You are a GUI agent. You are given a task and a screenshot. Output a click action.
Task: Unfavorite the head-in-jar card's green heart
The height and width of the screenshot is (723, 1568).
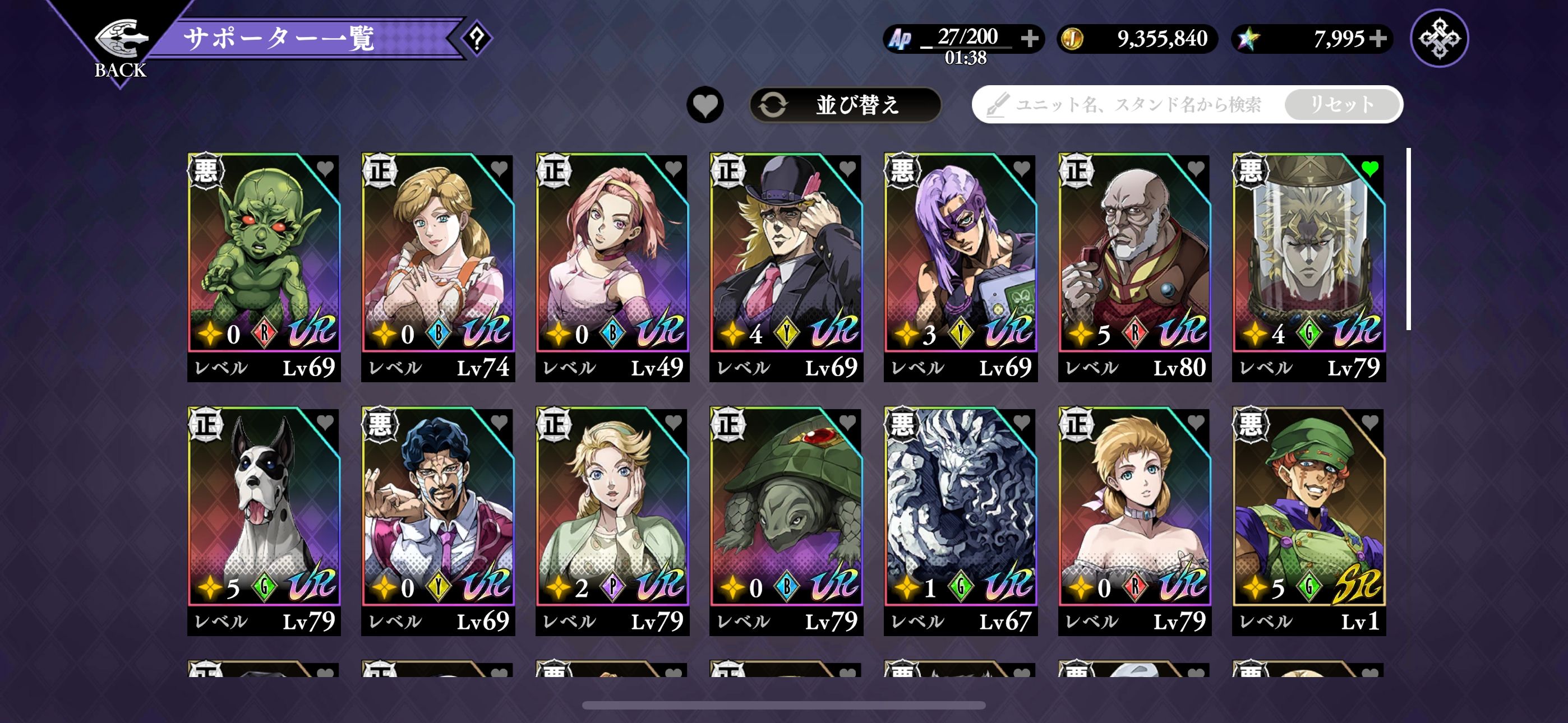point(1370,169)
